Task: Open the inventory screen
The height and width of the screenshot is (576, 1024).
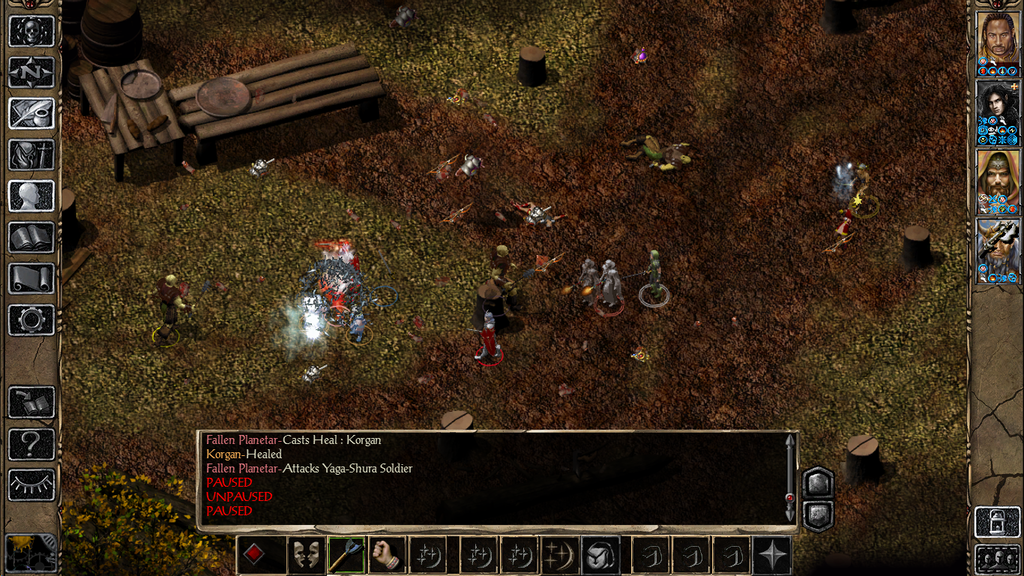Action: (x=31, y=154)
